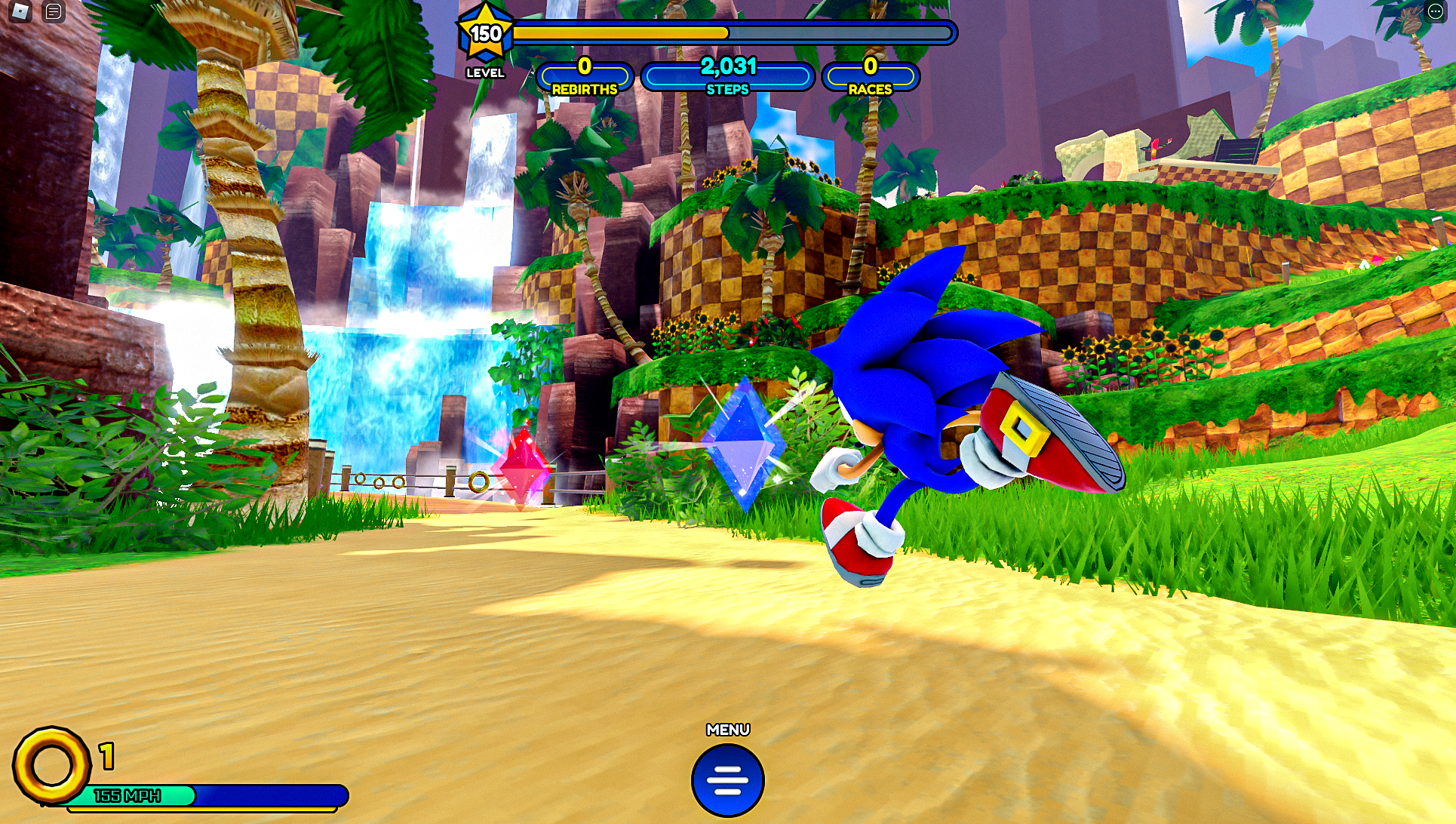Select the 2,031 steps value

[726, 68]
